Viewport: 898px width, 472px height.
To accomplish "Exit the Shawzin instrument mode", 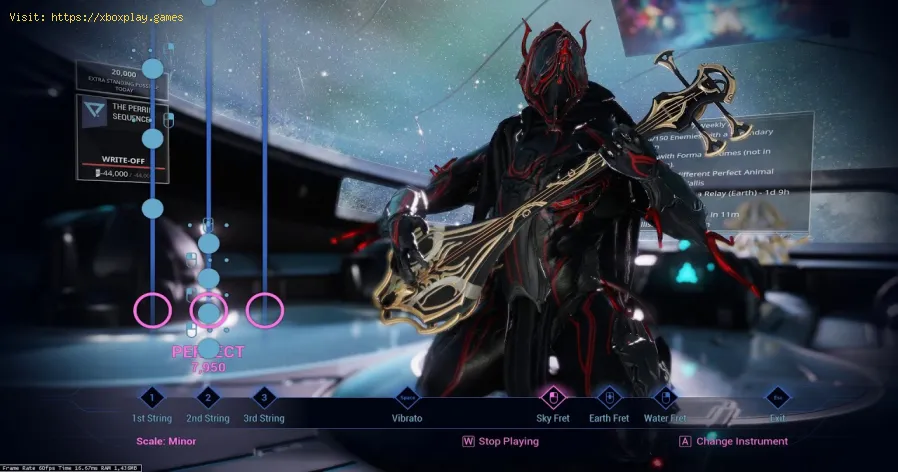I will [778, 397].
